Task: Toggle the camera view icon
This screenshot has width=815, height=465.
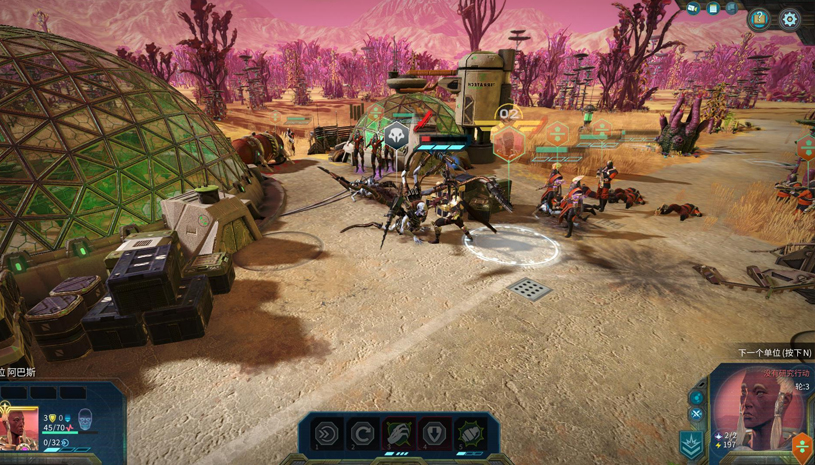Action: (693, 9)
